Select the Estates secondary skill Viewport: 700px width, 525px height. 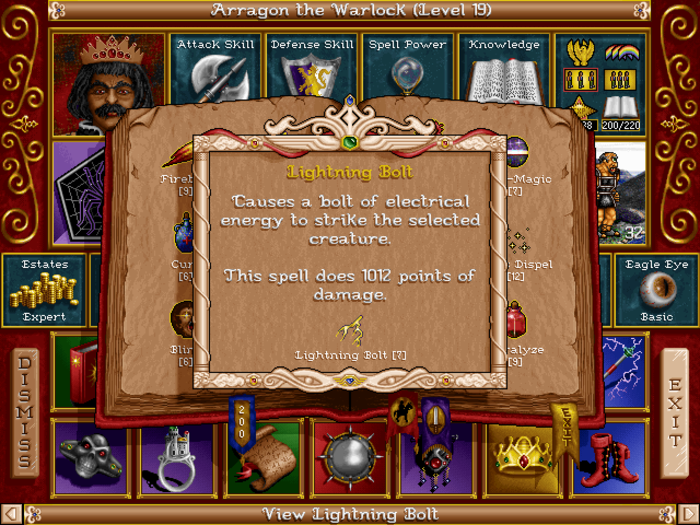click(45, 290)
